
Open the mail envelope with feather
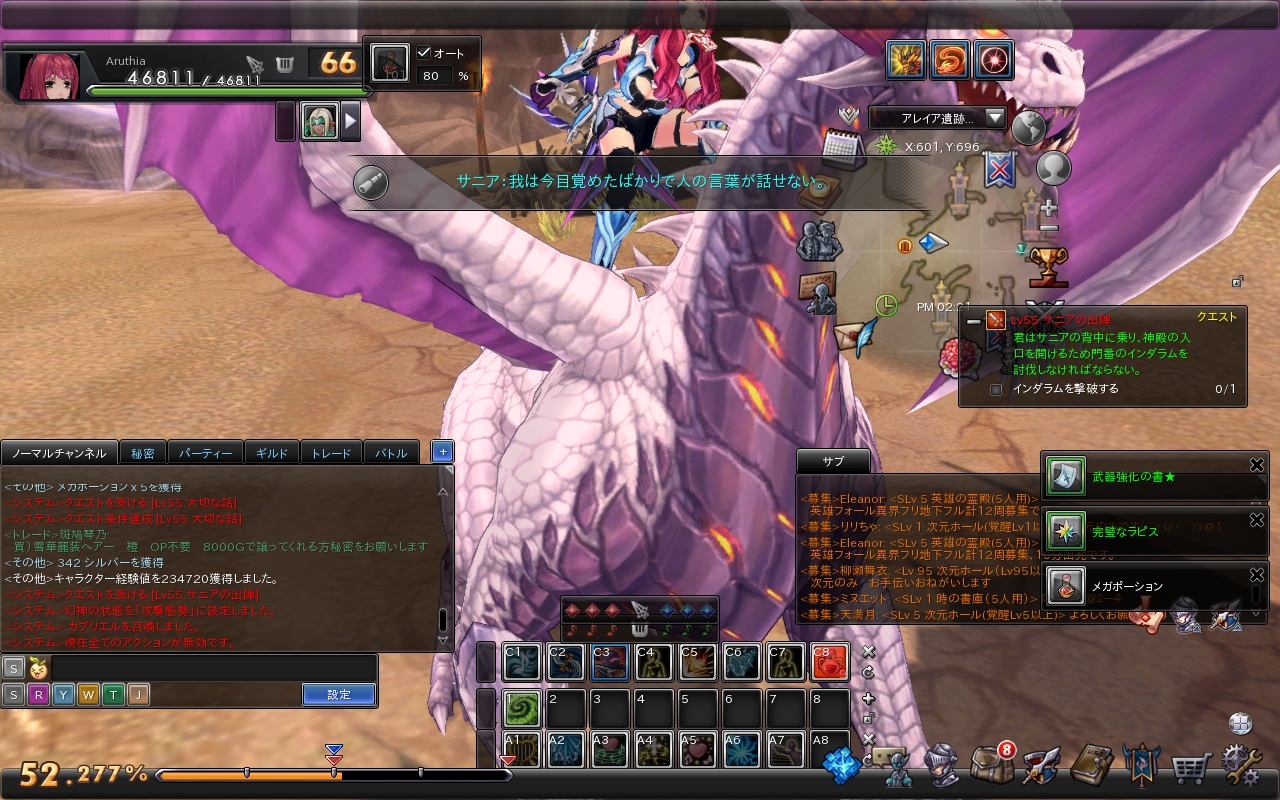pyautogui.click(x=855, y=334)
